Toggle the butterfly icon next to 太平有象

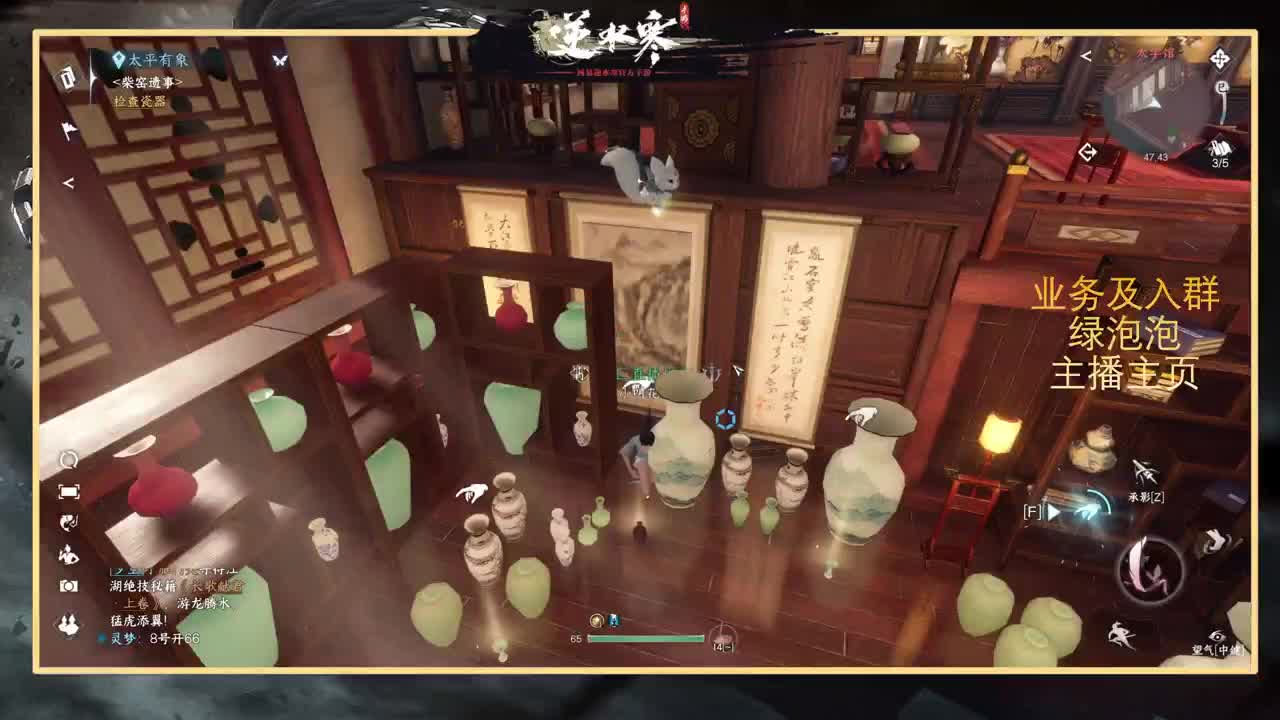pyautogui.click(x=278, y=60)
